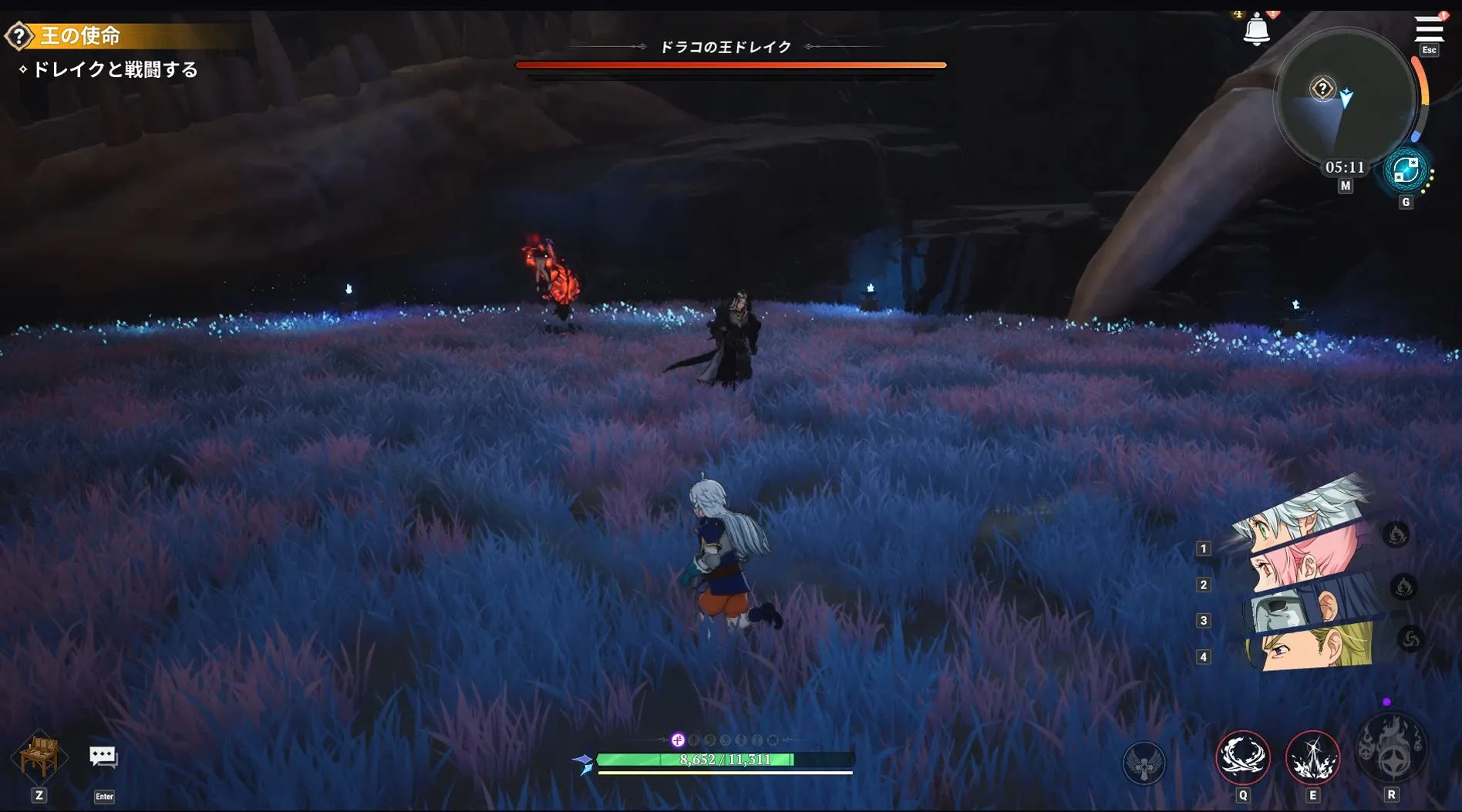Click the notification bell

pos(1258,29)
